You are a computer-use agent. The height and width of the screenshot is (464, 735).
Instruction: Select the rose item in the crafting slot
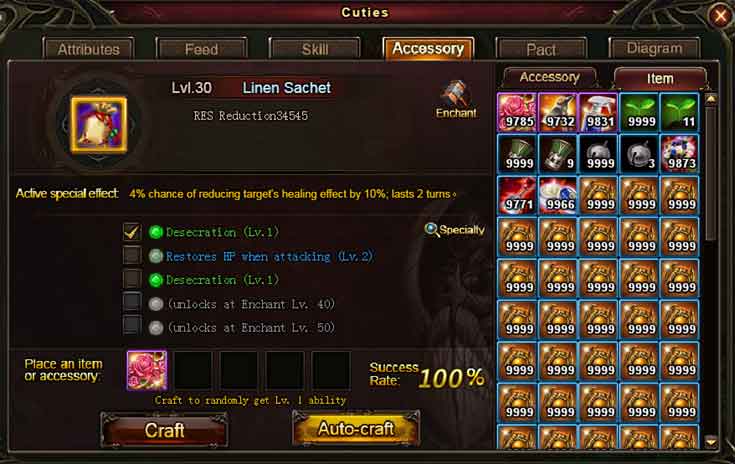click(147, 370)
